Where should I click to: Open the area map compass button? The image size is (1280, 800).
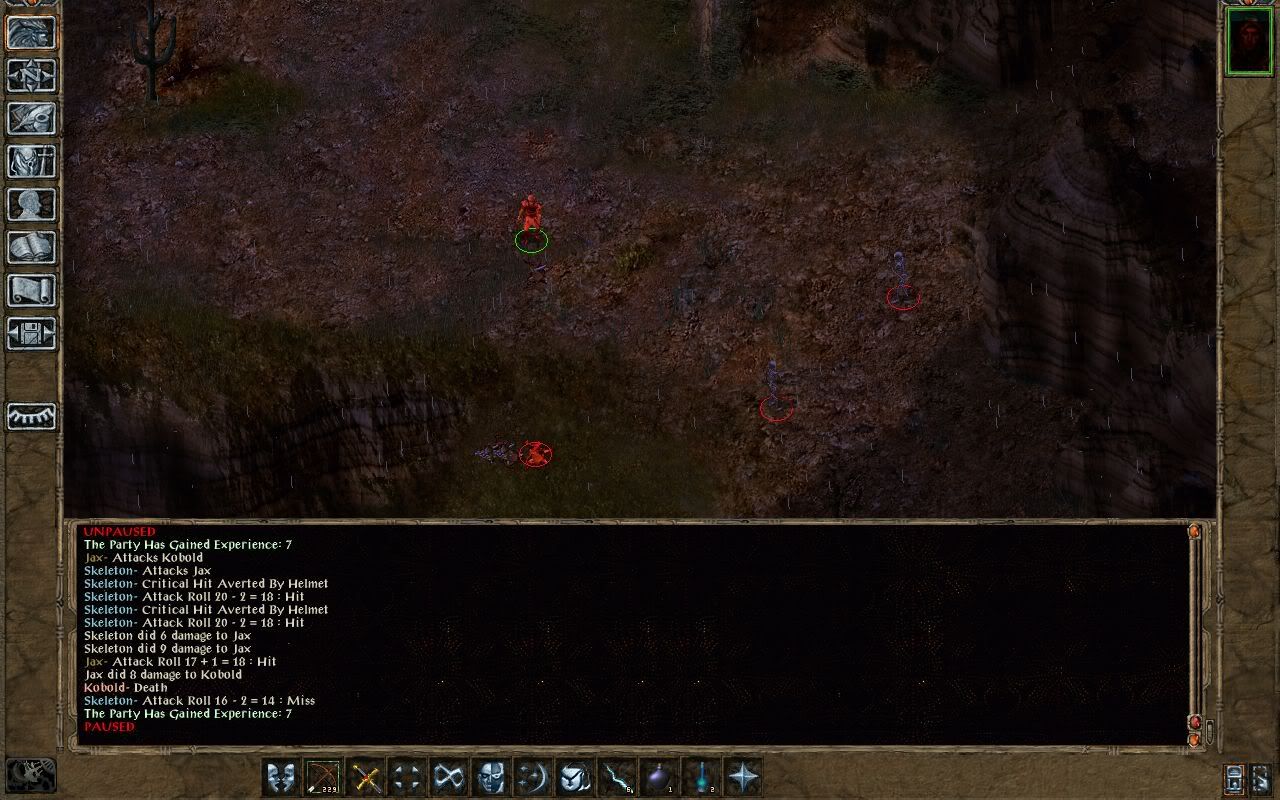31,75
